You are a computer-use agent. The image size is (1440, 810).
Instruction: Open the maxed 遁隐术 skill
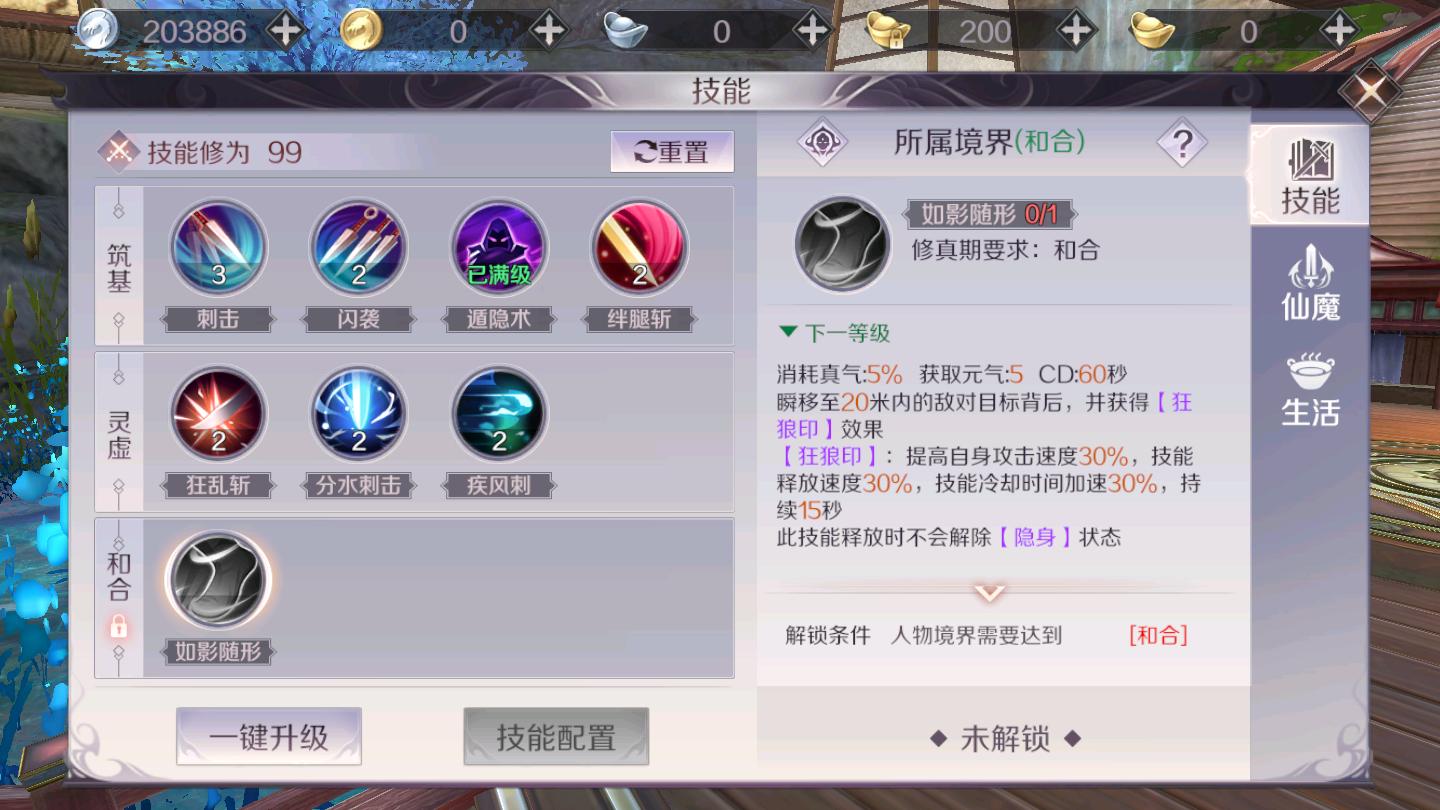click(498, 245)
